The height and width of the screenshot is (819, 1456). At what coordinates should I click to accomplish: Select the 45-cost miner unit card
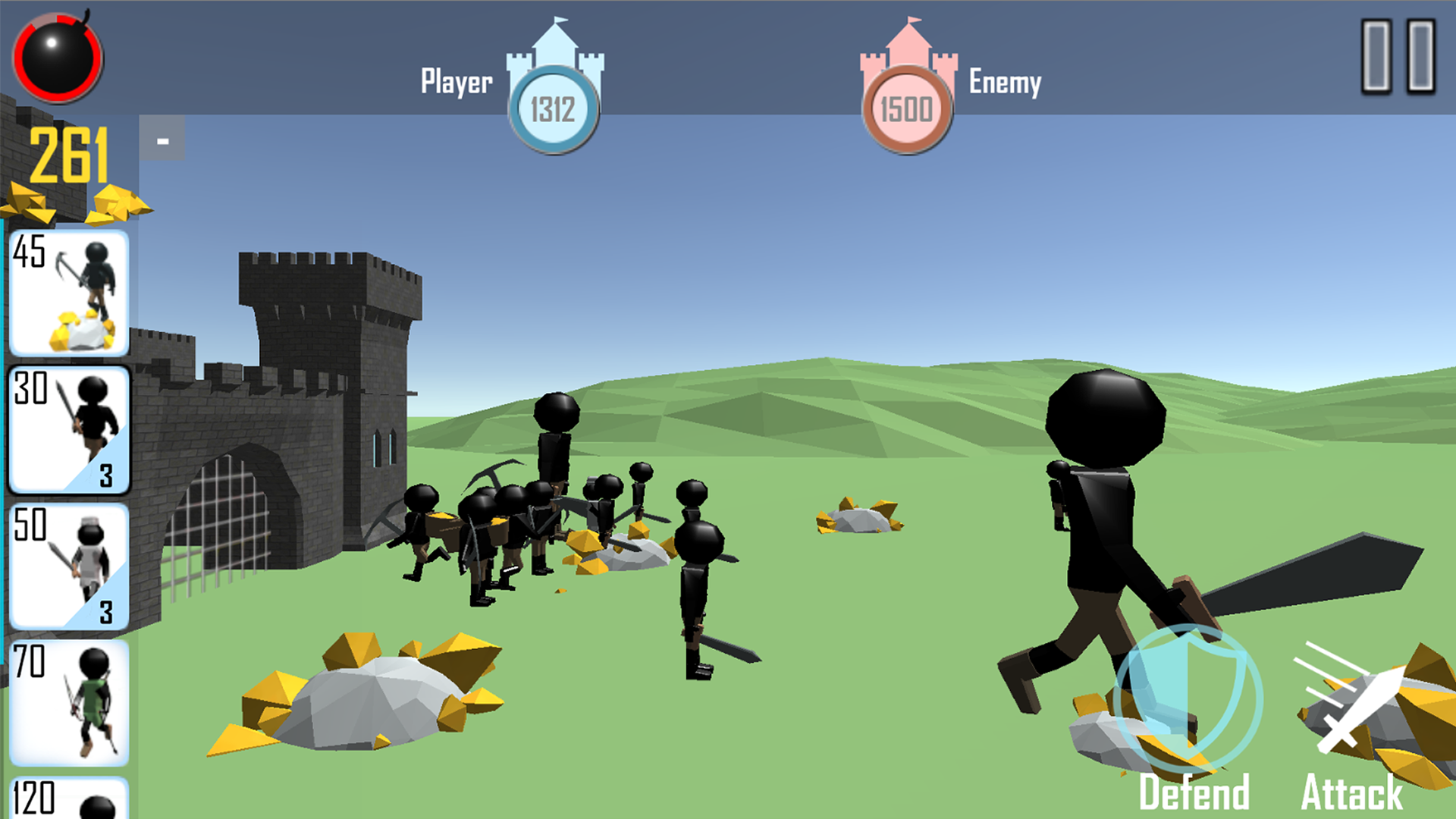coord(68,292)
